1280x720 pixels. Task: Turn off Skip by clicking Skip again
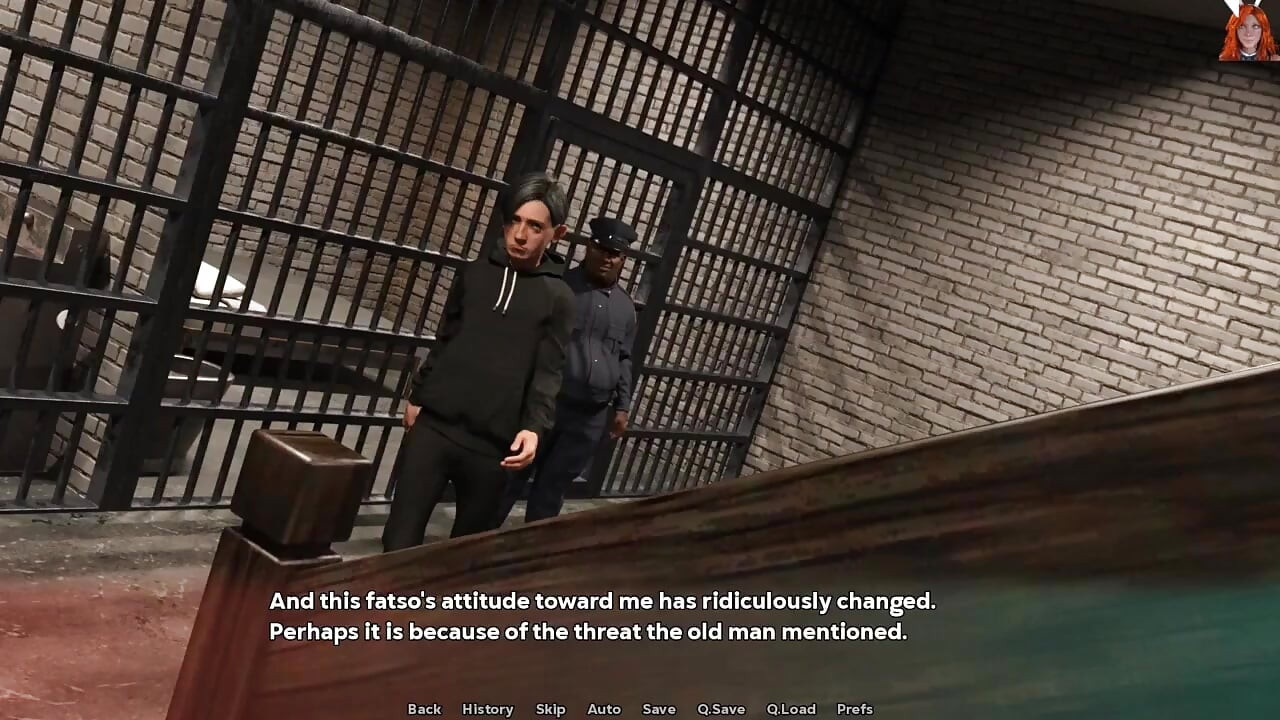[x=550, y=709]
